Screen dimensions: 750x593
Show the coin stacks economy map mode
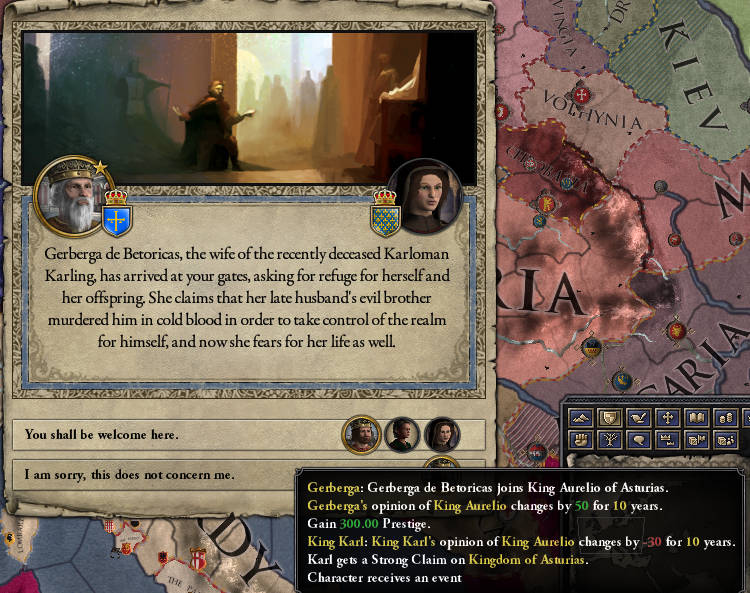[x=726, y=417]
